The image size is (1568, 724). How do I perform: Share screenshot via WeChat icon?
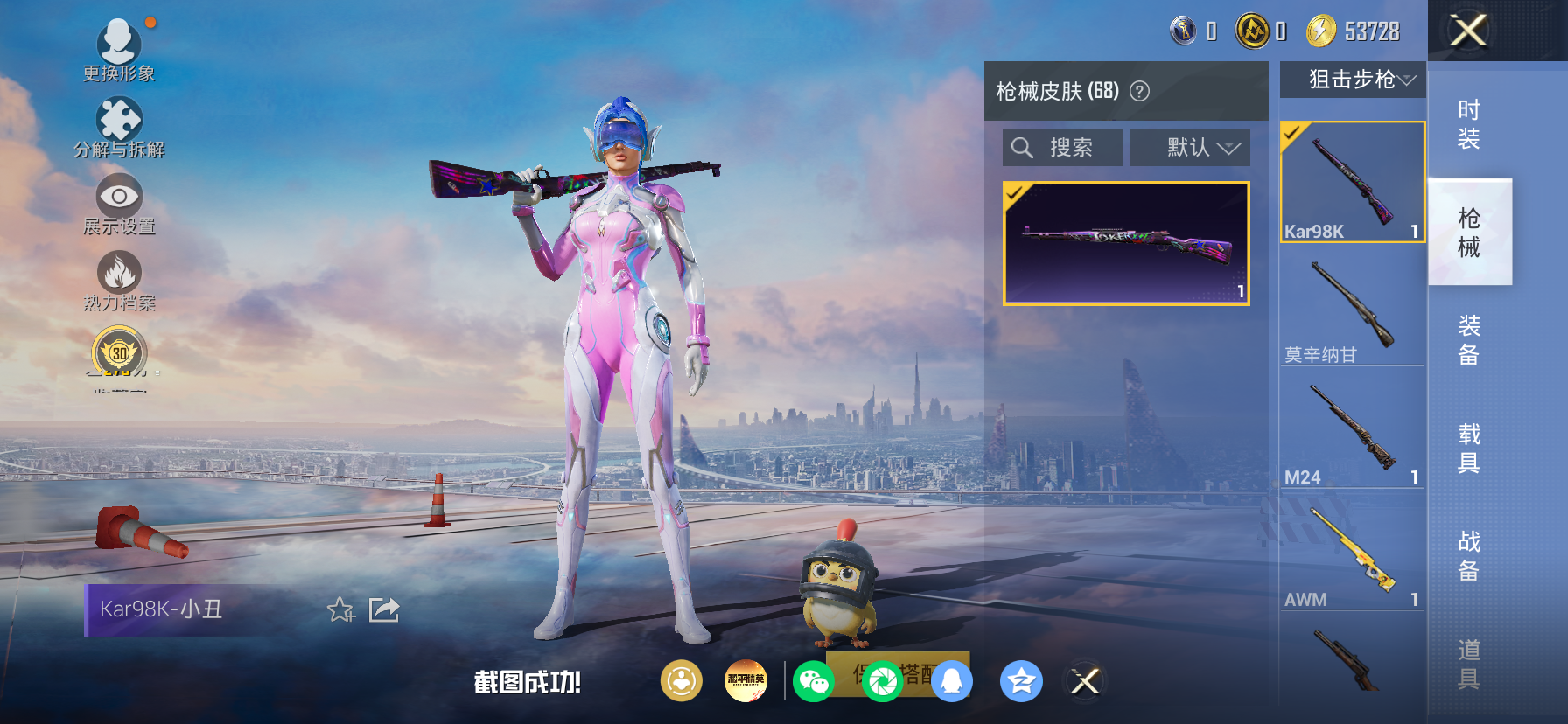coord(814,681)
